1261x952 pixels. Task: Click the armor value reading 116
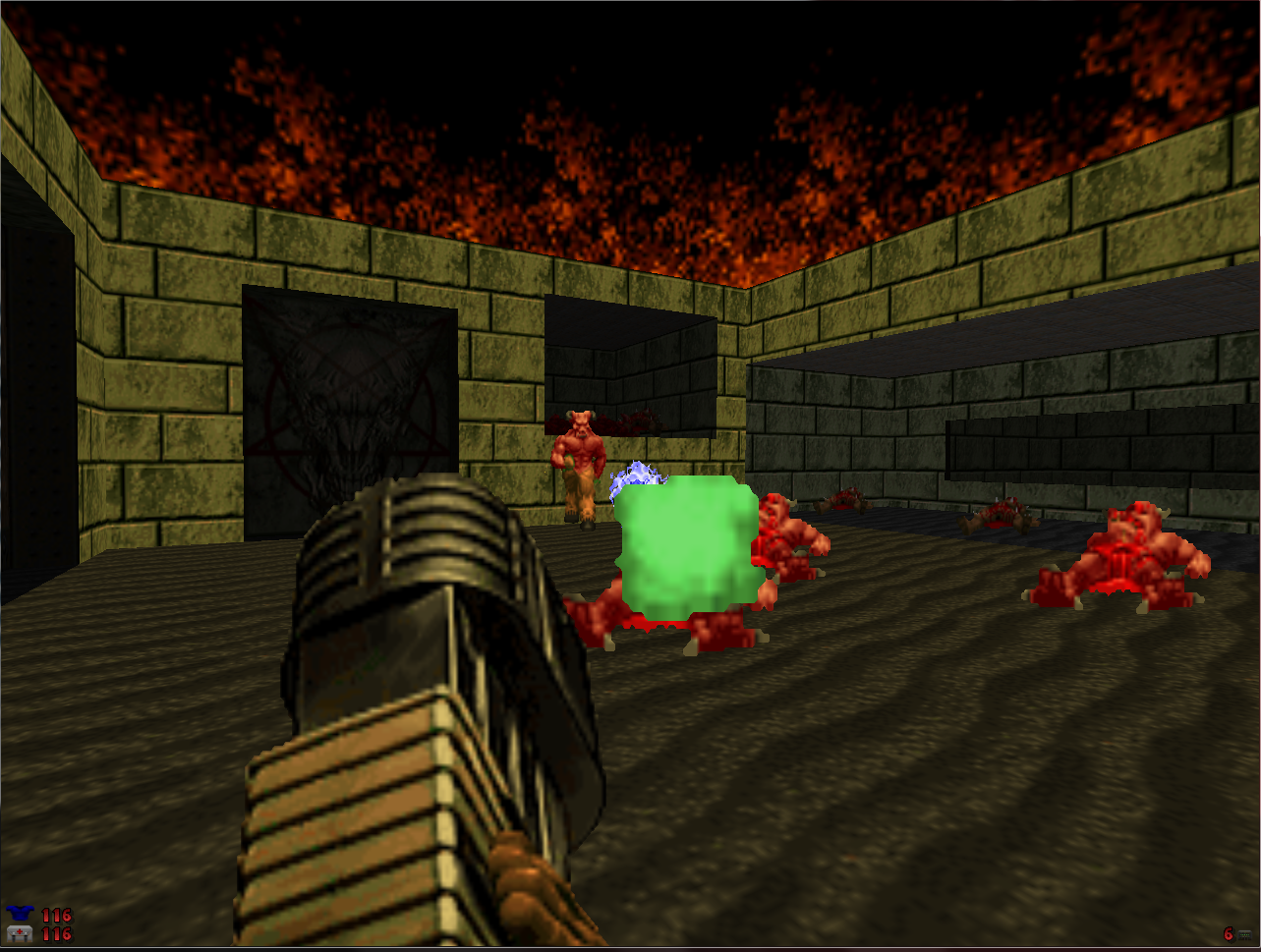[x=56, y=914]
